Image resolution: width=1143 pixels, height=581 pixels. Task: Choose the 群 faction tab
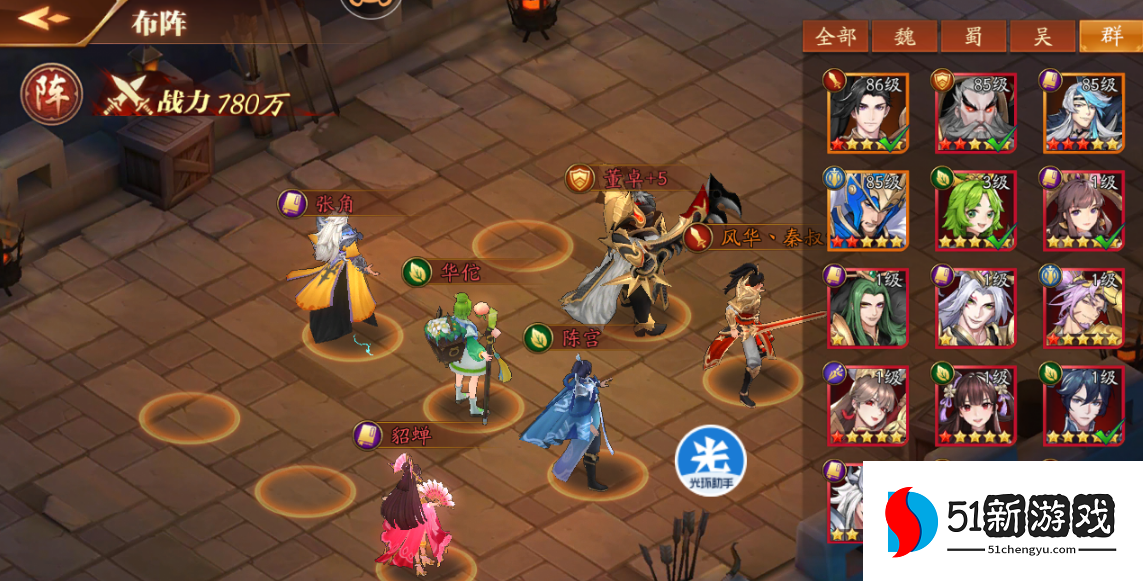click(1110, 37)
